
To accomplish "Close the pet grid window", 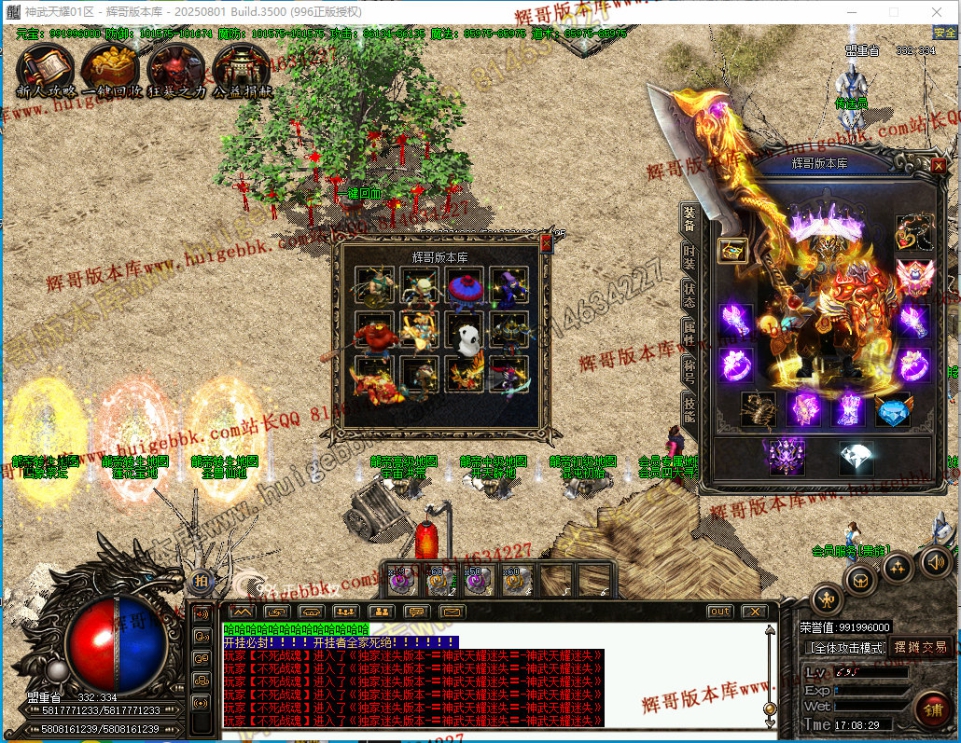I will click(546, 243).
